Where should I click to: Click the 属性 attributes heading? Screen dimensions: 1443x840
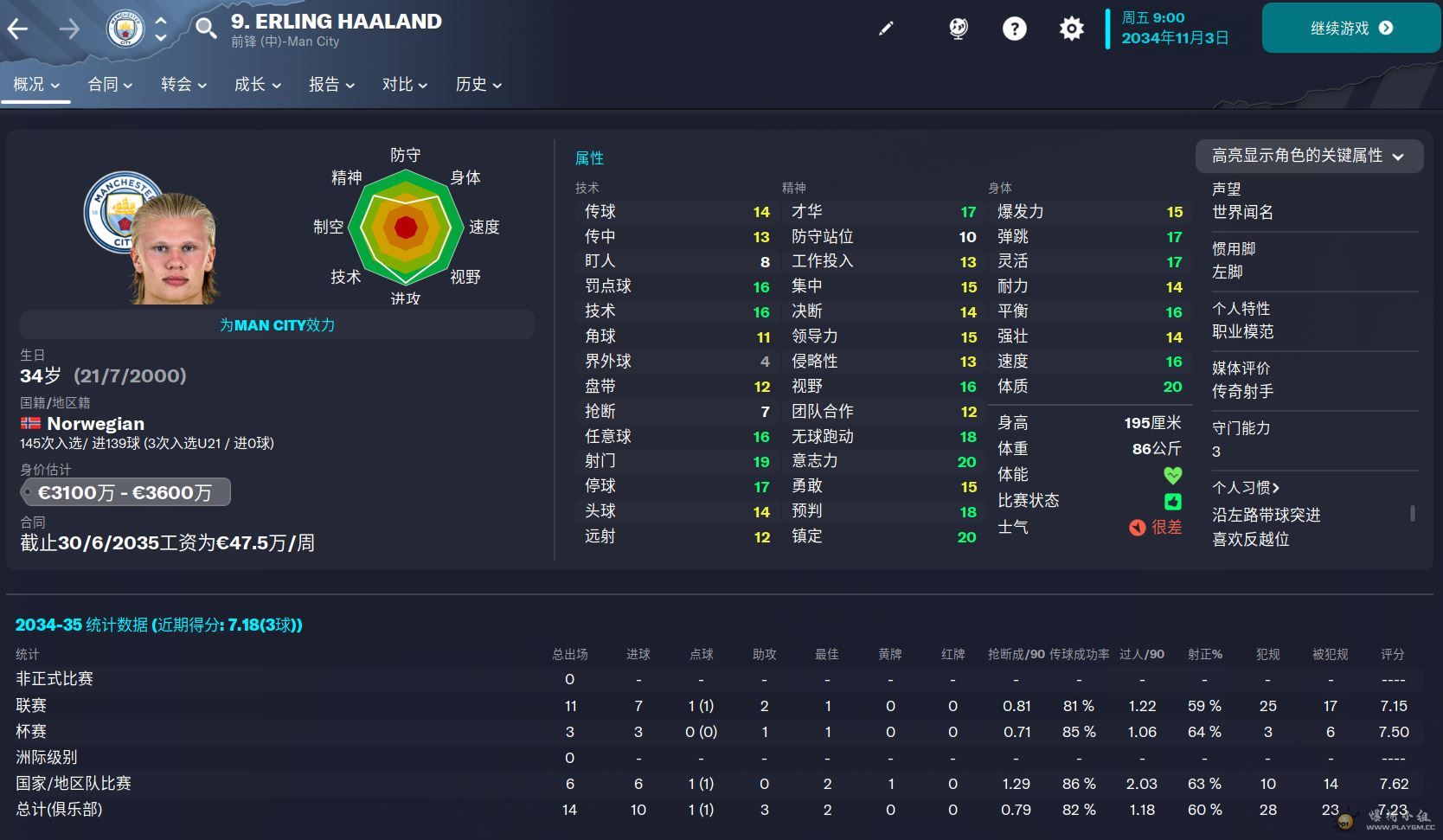pyautogui.click(x=589, y=158)
